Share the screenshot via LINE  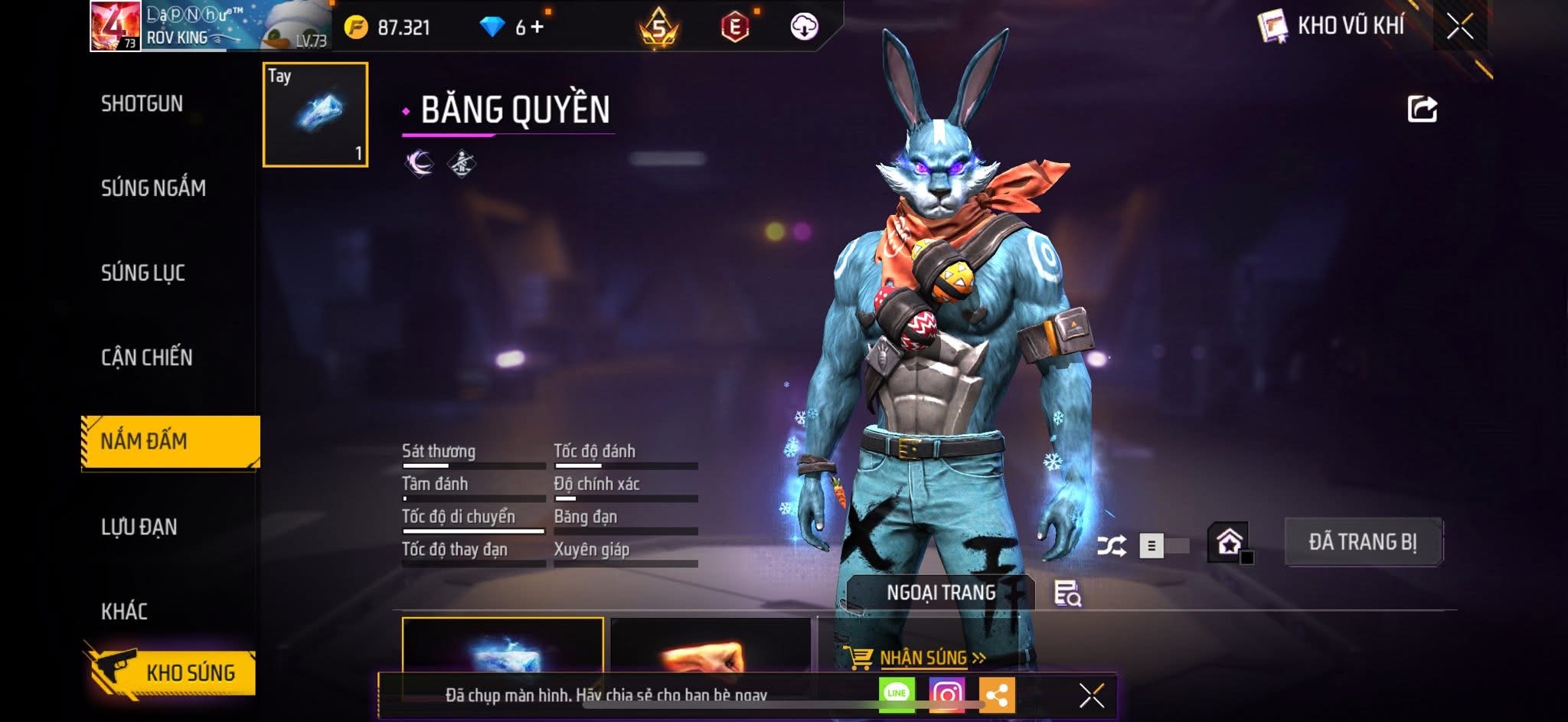[x=897, y=694]
